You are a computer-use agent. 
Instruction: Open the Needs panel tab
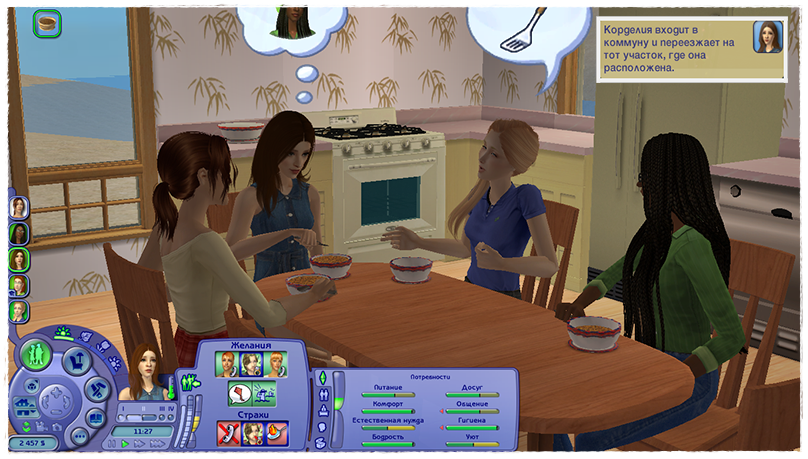pos(321,377)
